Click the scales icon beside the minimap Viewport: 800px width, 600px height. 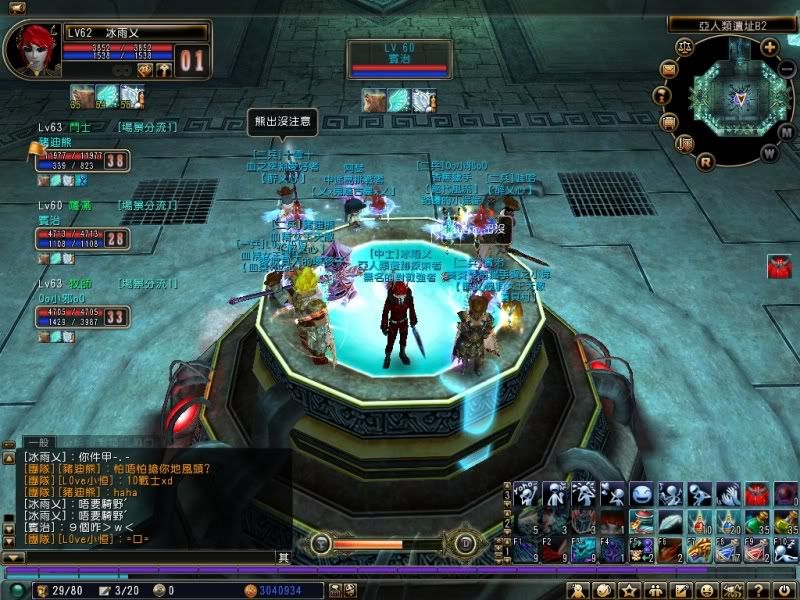(686, 46)
